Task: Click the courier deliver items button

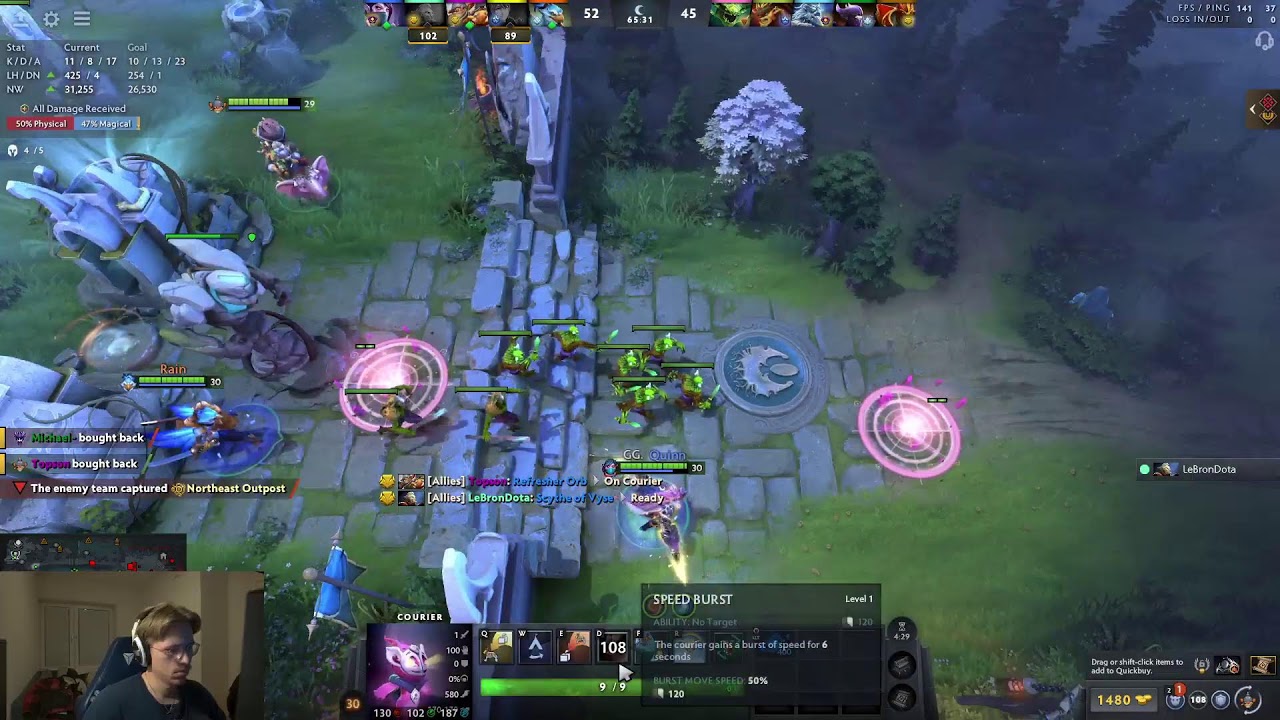Action: (1246, 699)
